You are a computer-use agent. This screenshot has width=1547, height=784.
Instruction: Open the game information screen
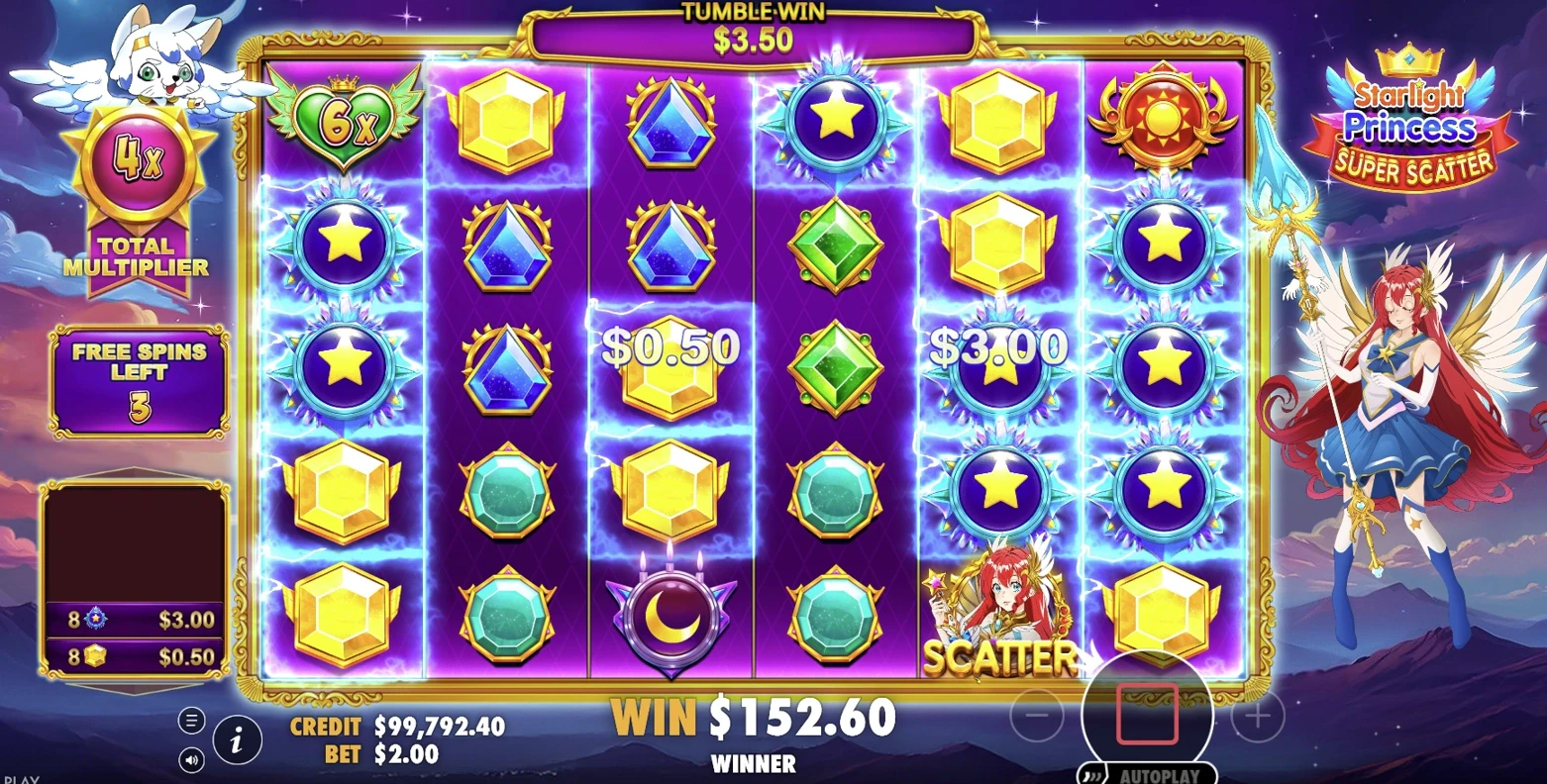click(236, 740)
